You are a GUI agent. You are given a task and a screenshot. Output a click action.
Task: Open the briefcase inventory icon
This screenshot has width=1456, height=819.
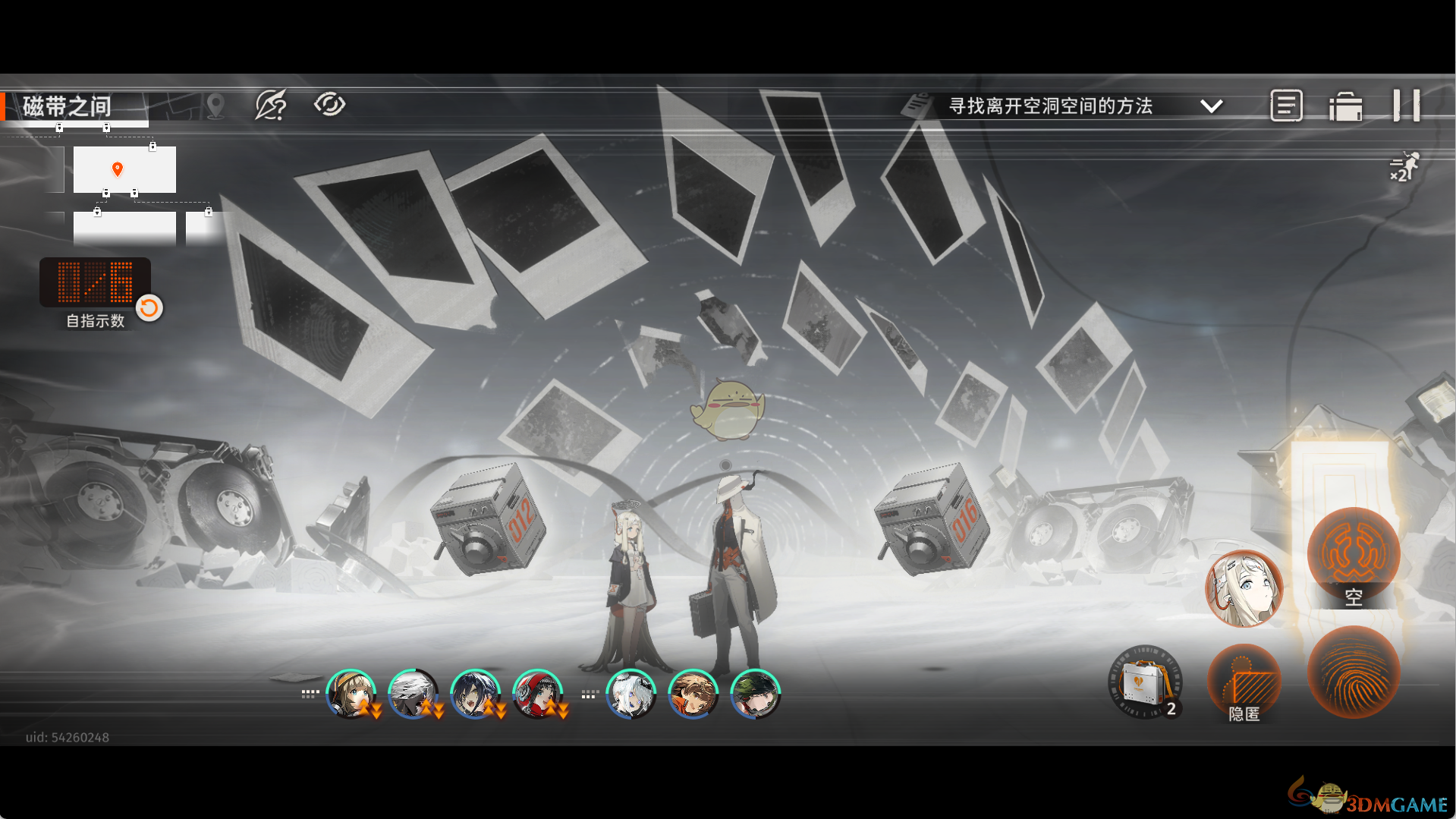point(1345,107)
